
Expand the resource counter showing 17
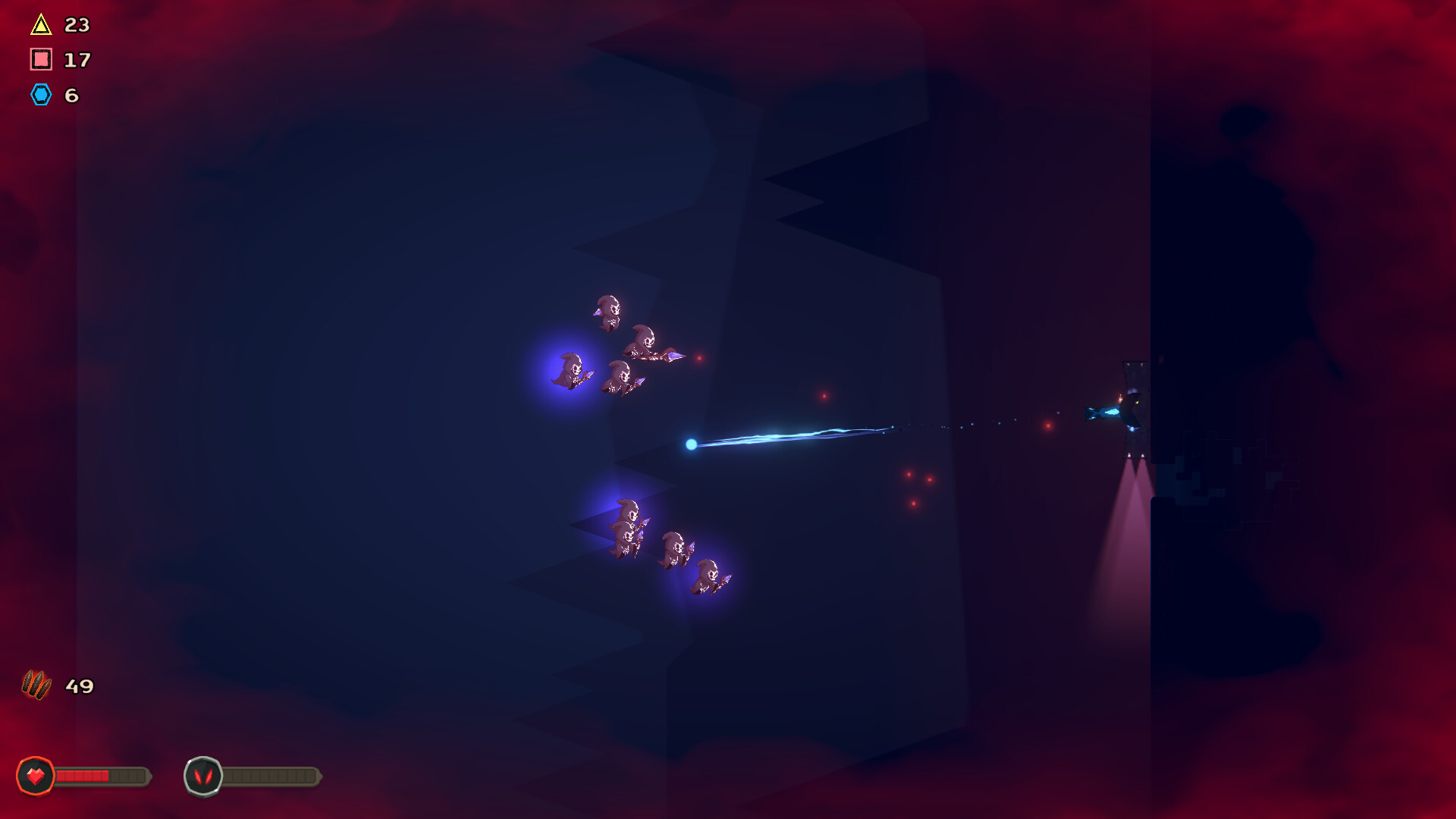(77, 60)
